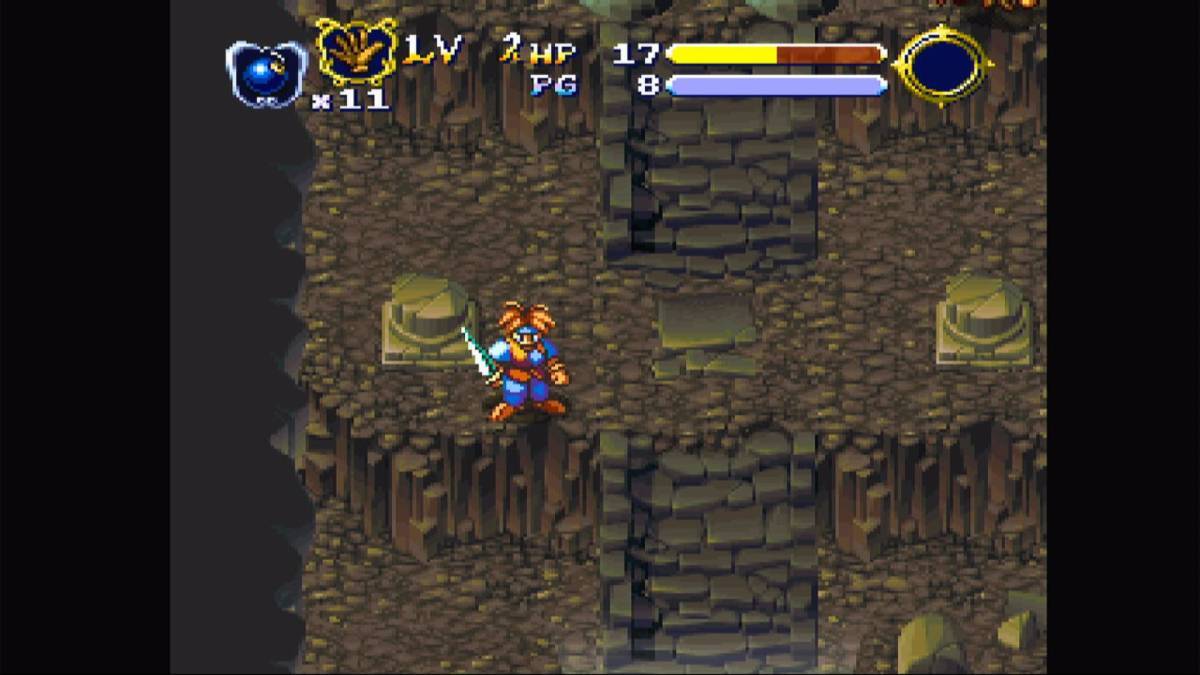Click the gold-ringed dark blue orb
This screenshot has width=1200, height=675.
coord(943,66)
